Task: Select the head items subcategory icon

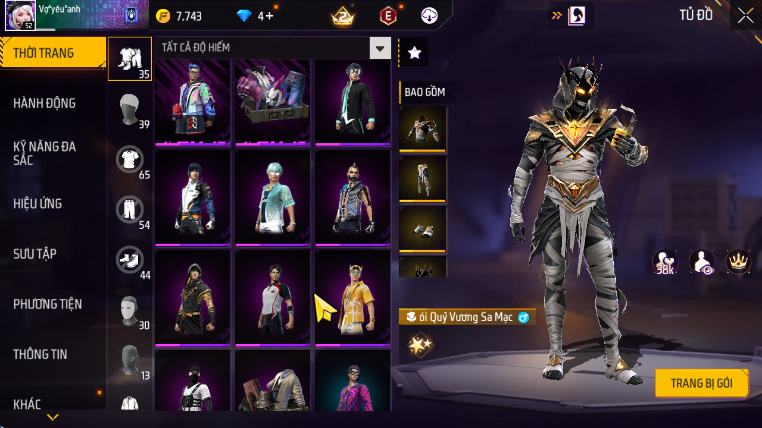Action: 129,108
